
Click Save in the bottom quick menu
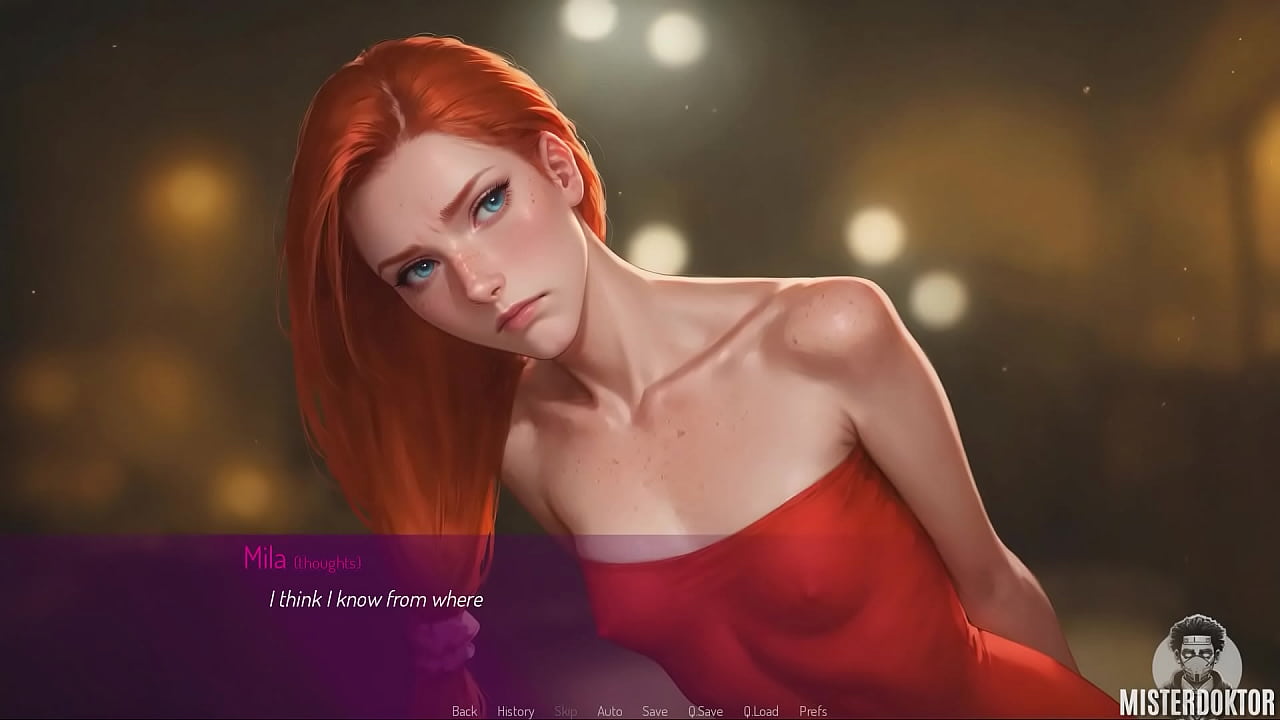point(655,711)
